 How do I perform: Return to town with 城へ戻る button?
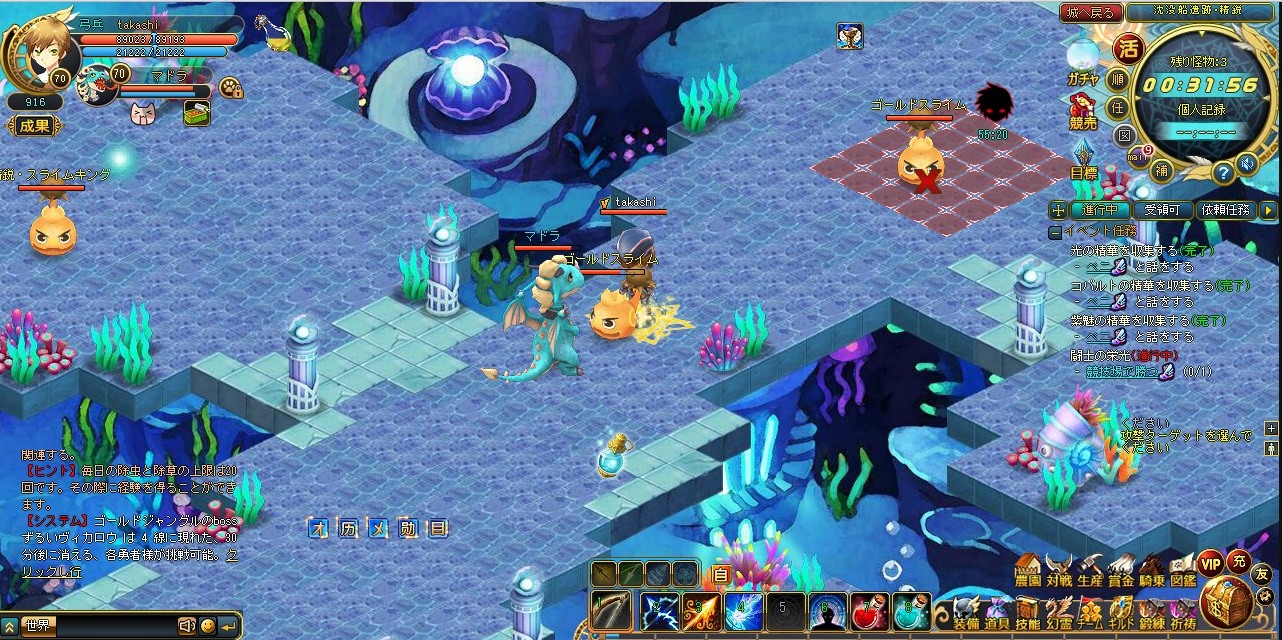1089,12
